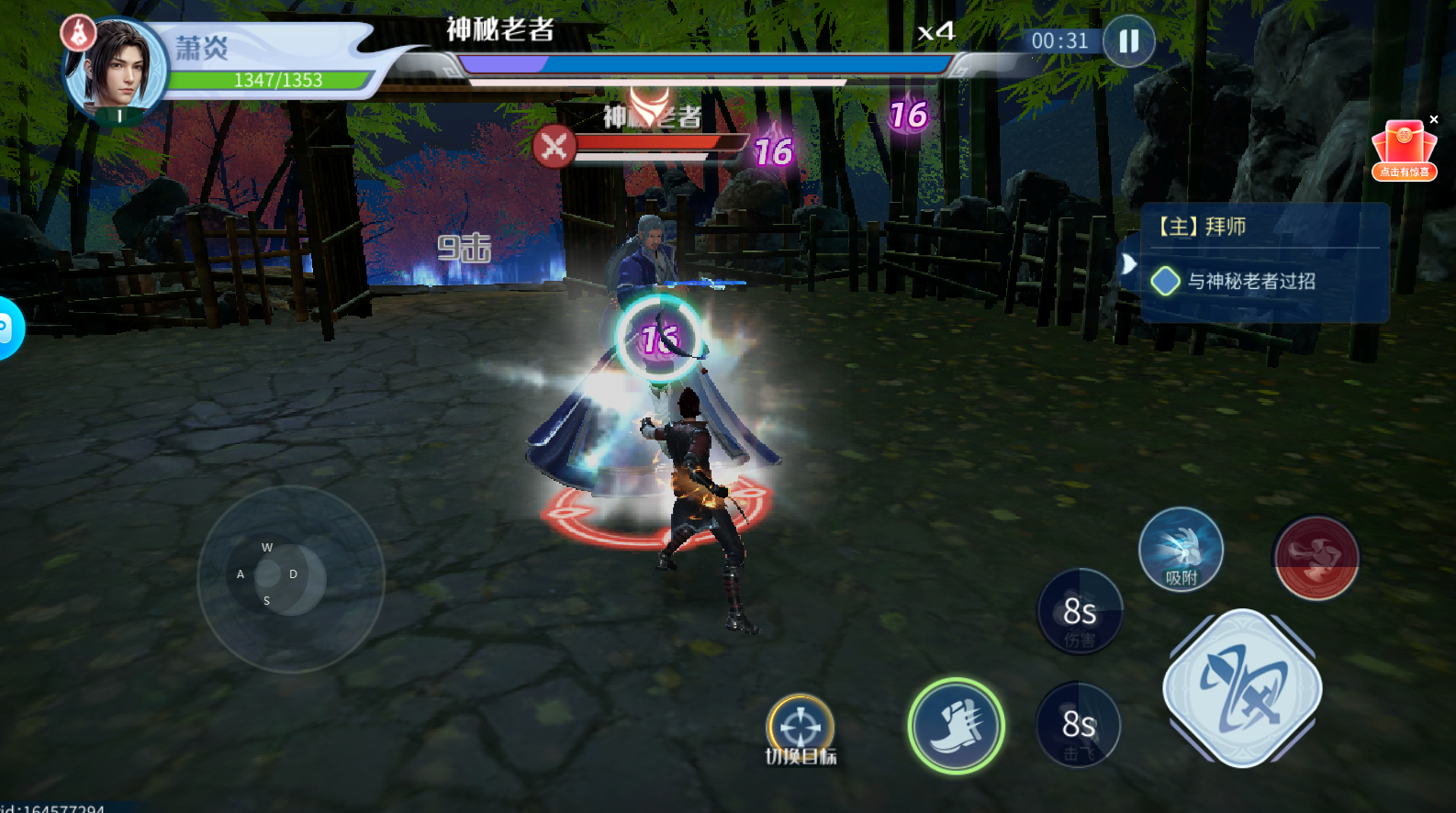Screen dimensions: 1456x813
Task: Switch target with 切换目标 button
Action: click(x=801, y=729)
